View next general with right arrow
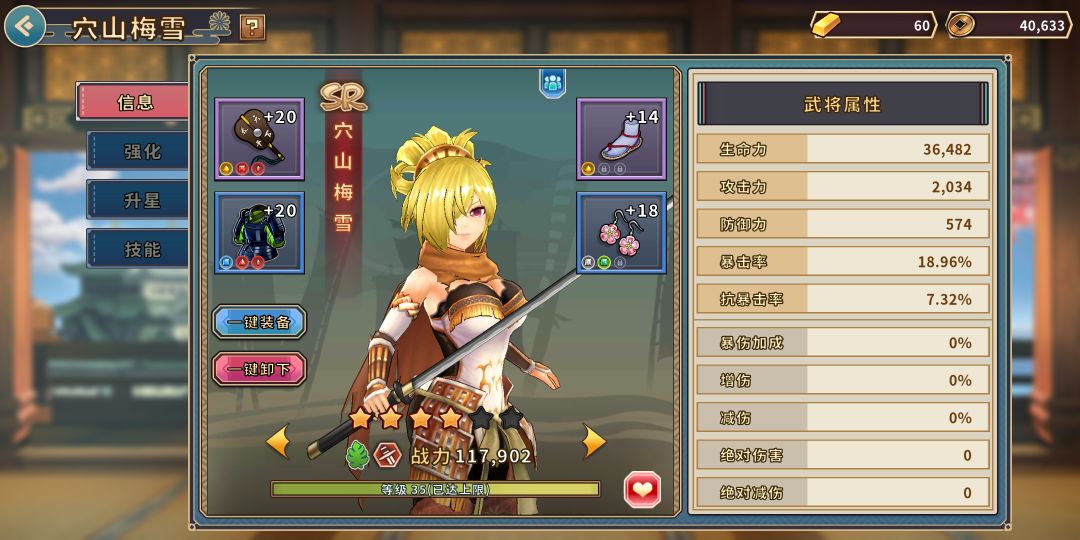Viewport: 1080px width, 540px height. (594, 441)
